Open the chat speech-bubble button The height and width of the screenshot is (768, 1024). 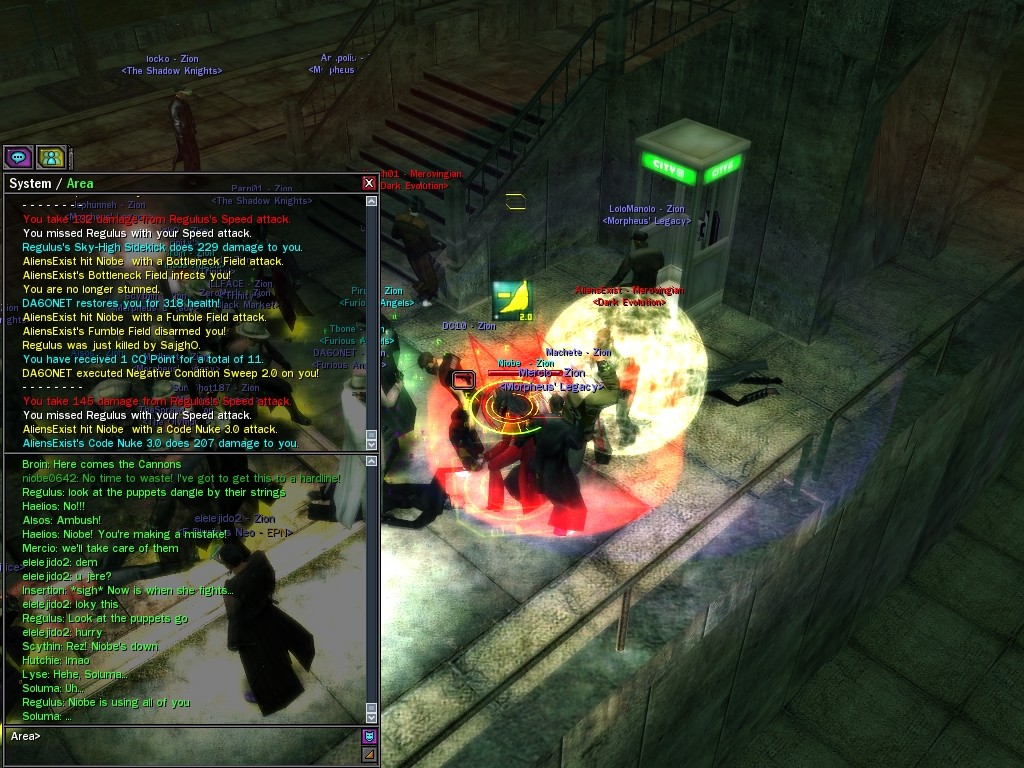(19, 157)
